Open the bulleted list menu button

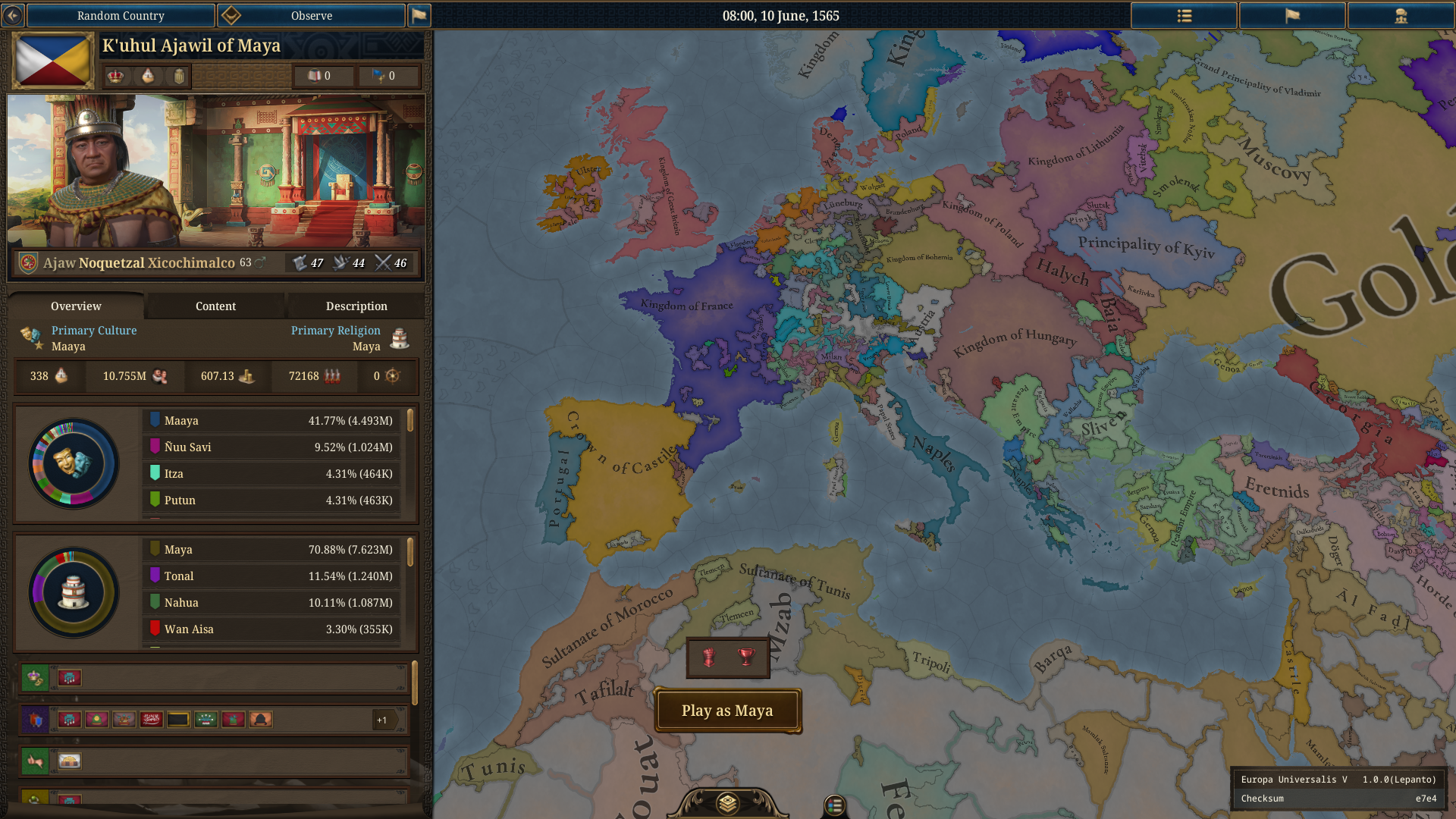1184,15
